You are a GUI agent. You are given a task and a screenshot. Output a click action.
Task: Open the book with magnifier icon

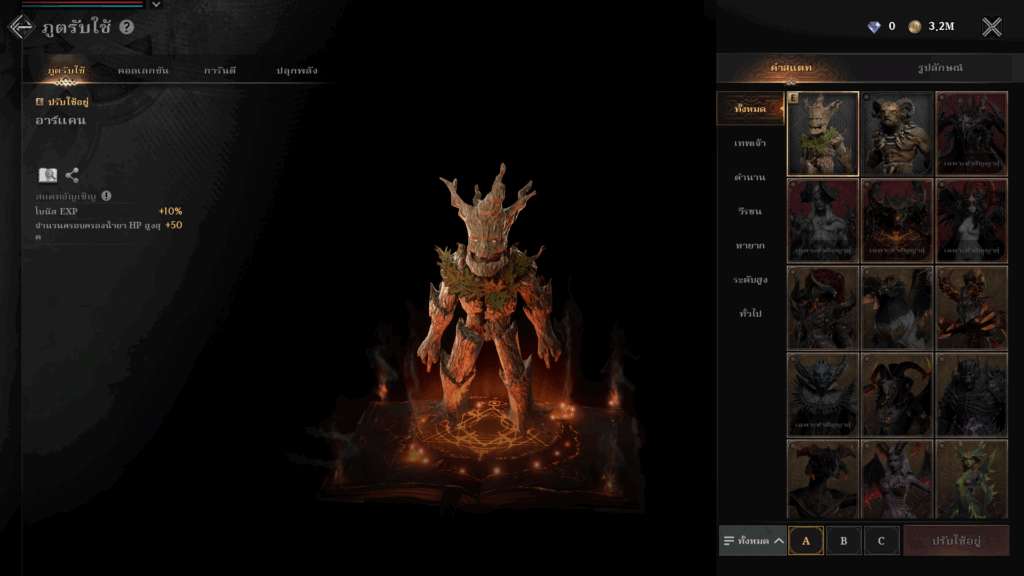(47, 175)
